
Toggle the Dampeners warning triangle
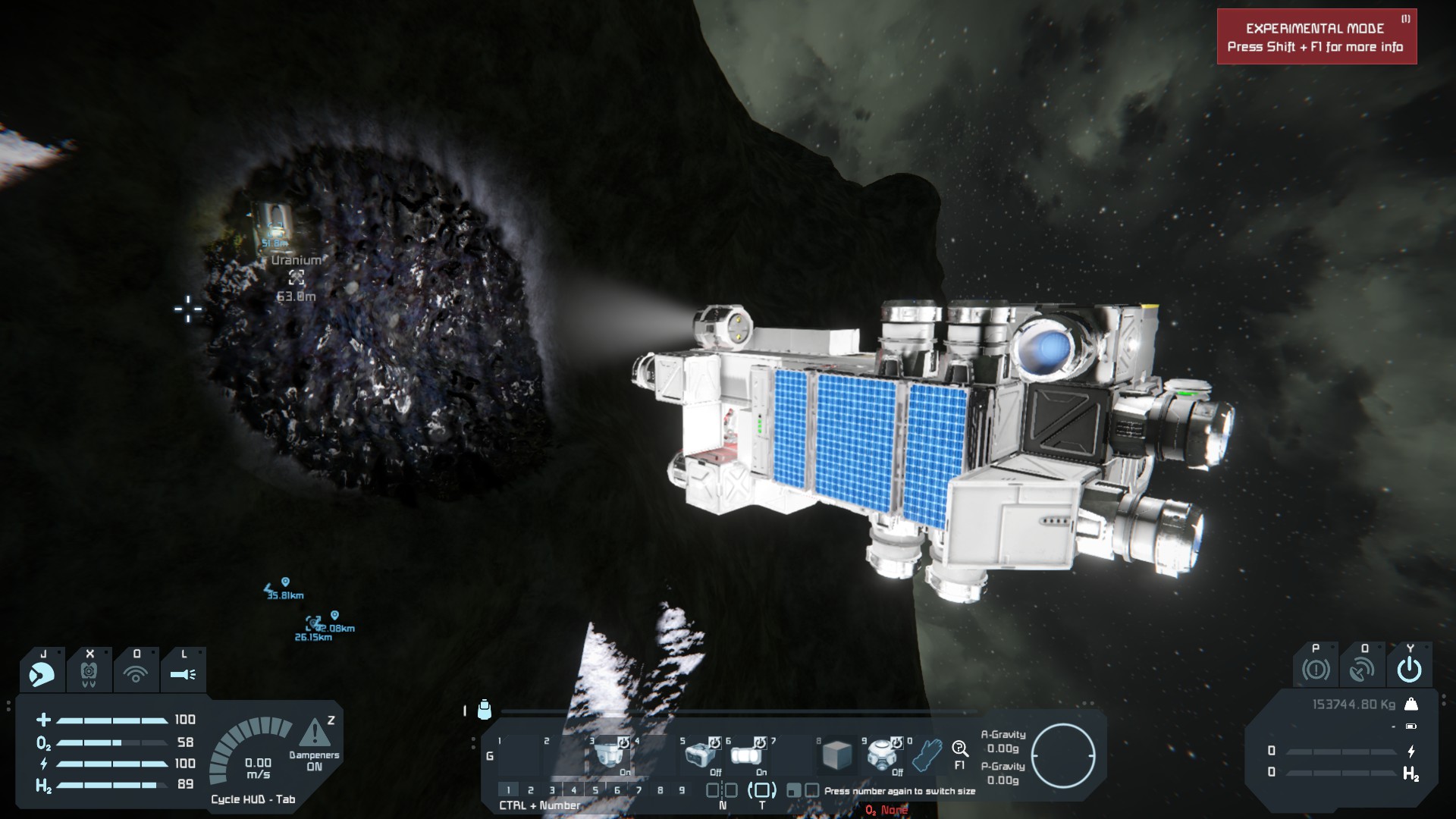pyautogui.click(x=314, y=733)
